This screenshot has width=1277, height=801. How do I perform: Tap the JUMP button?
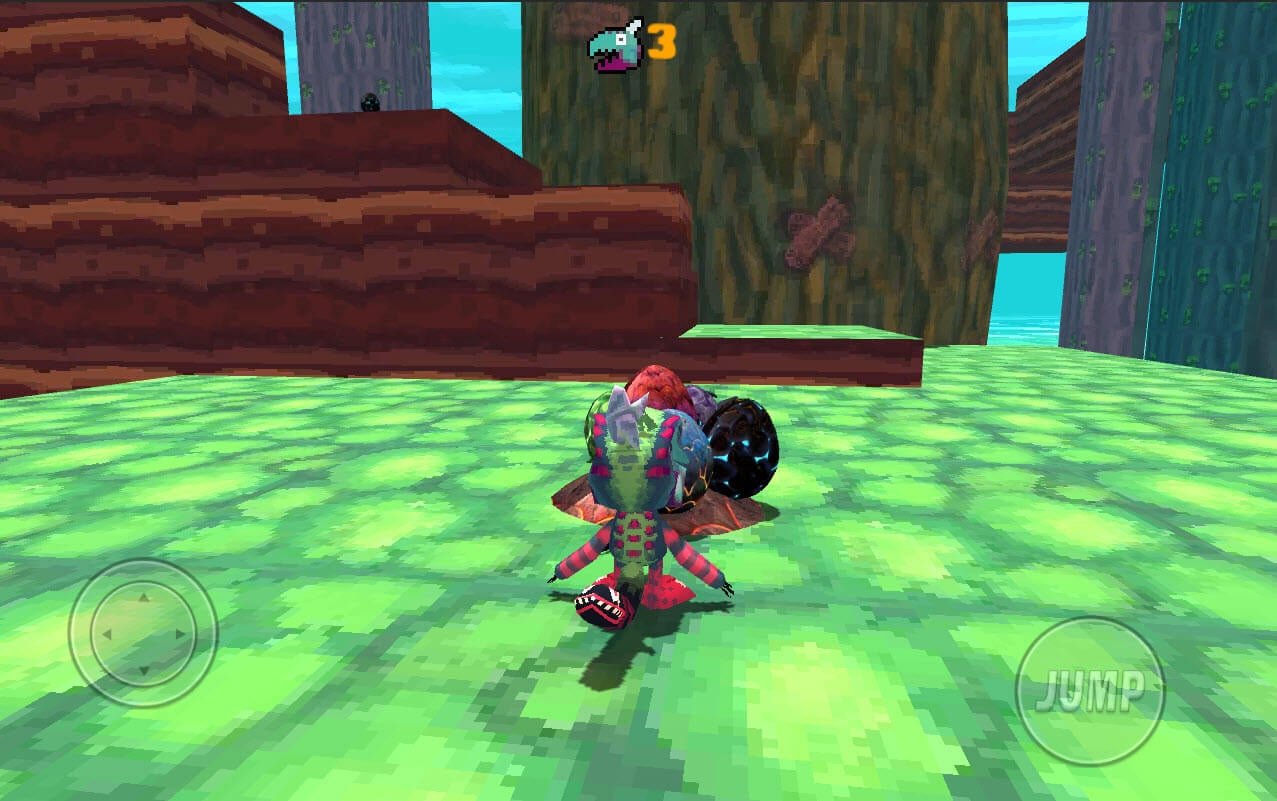coord(1090,690)
